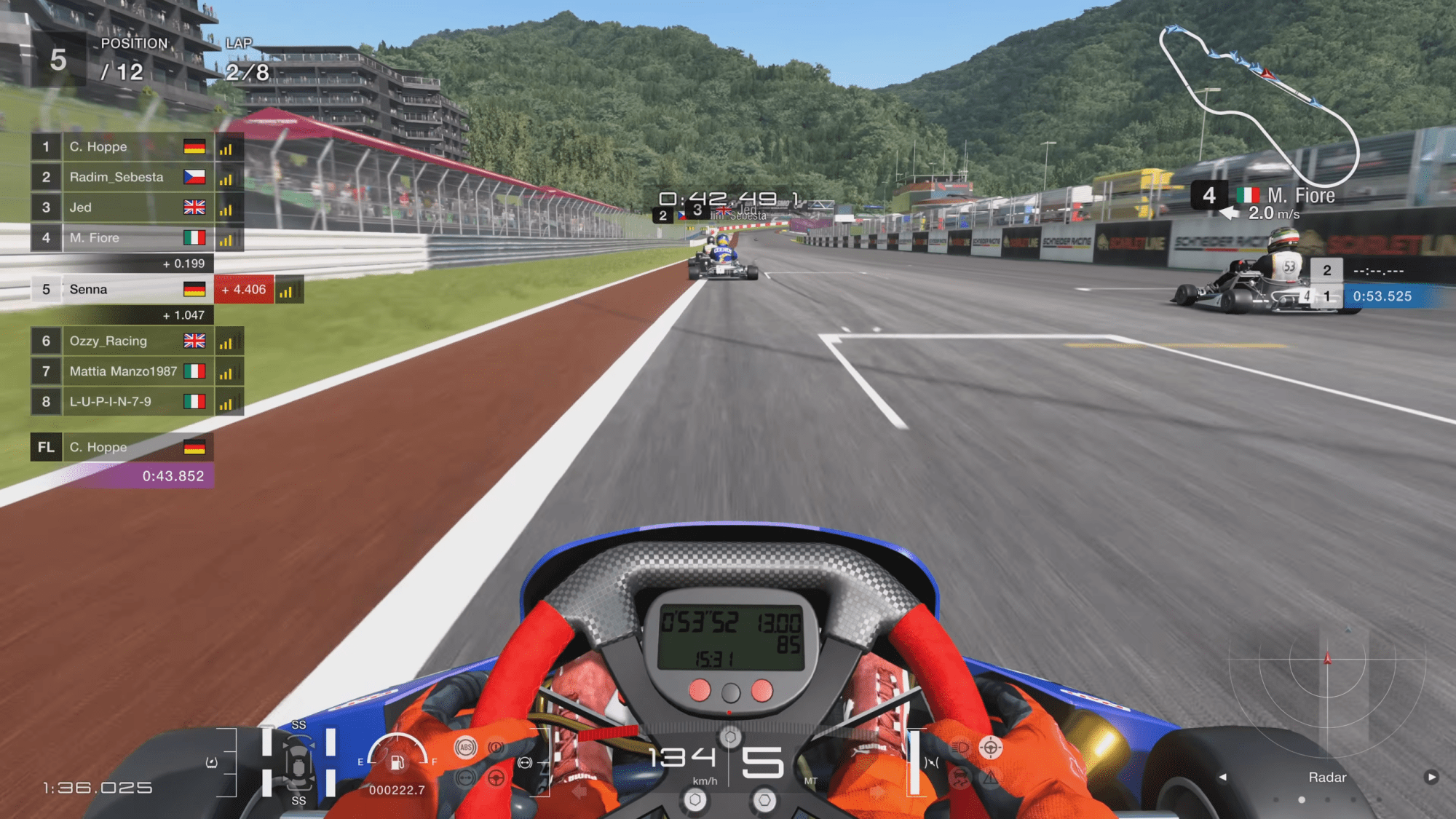This screenshot has width=1456, height=819.
Task: Click the headlights indicator icon
Action: 960,747
